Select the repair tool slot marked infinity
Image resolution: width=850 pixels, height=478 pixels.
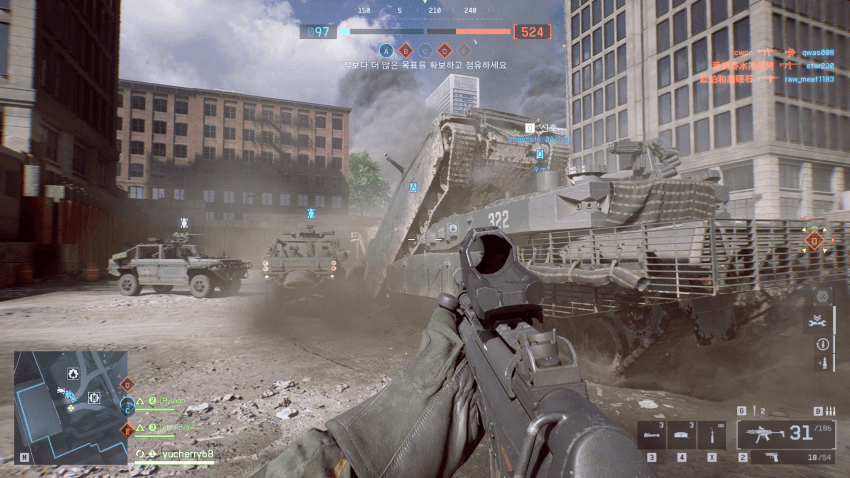(x=712, y=434)
